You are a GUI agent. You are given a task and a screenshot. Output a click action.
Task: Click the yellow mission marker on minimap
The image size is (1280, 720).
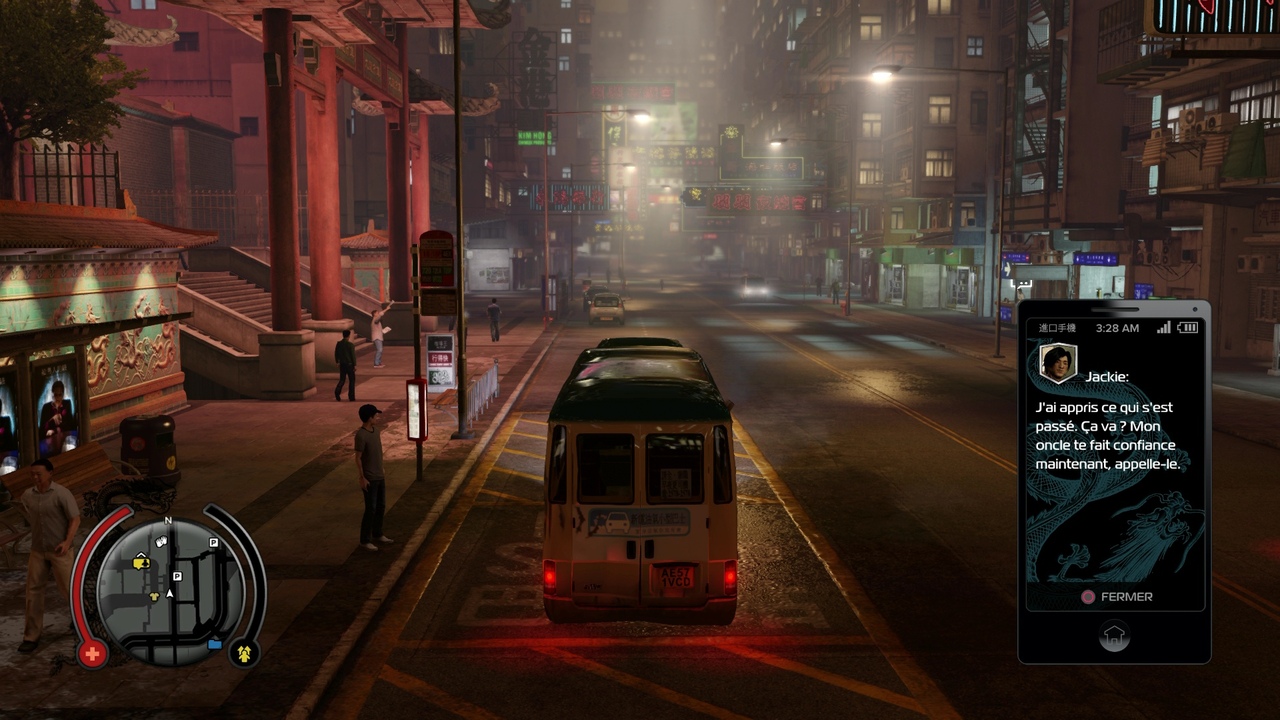(x=141, y=563)
